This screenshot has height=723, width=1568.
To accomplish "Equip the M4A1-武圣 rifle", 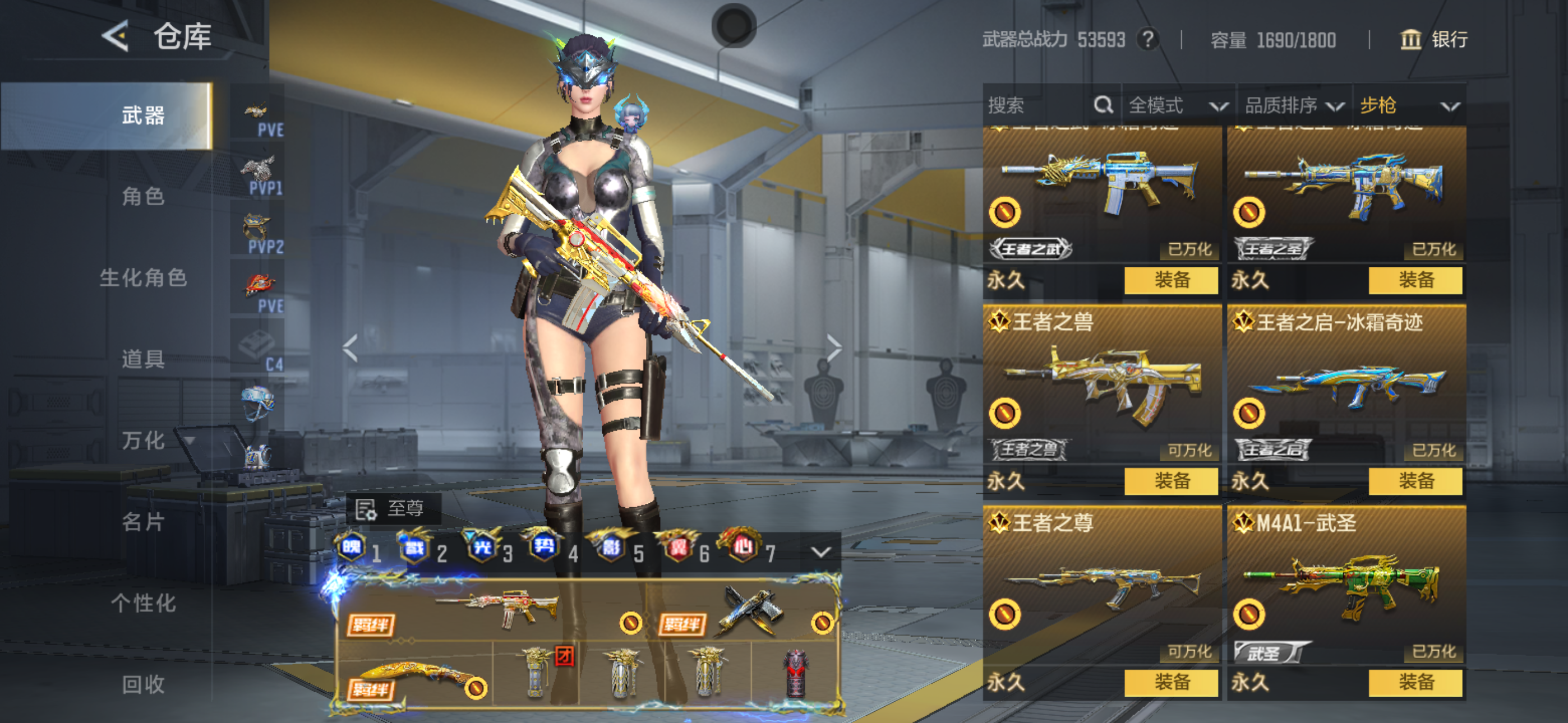I will (x=1415, y=682).
